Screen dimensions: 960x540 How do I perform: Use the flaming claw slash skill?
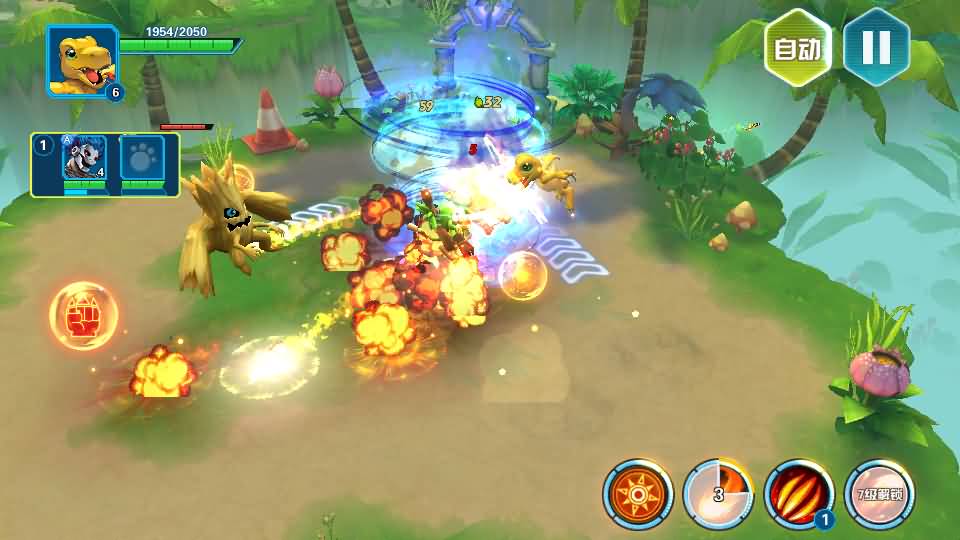tap(798, 494)
